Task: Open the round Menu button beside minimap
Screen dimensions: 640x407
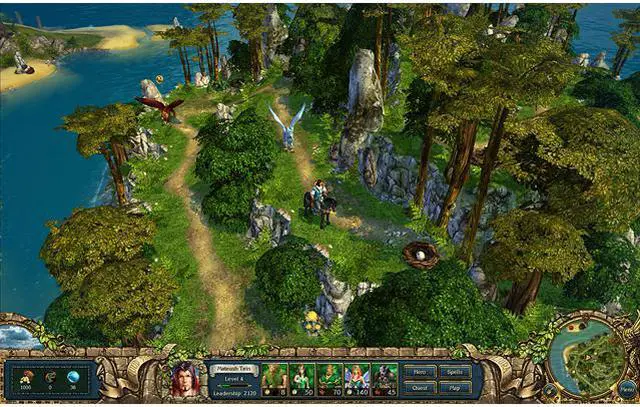Action: (x=626, y=387)
